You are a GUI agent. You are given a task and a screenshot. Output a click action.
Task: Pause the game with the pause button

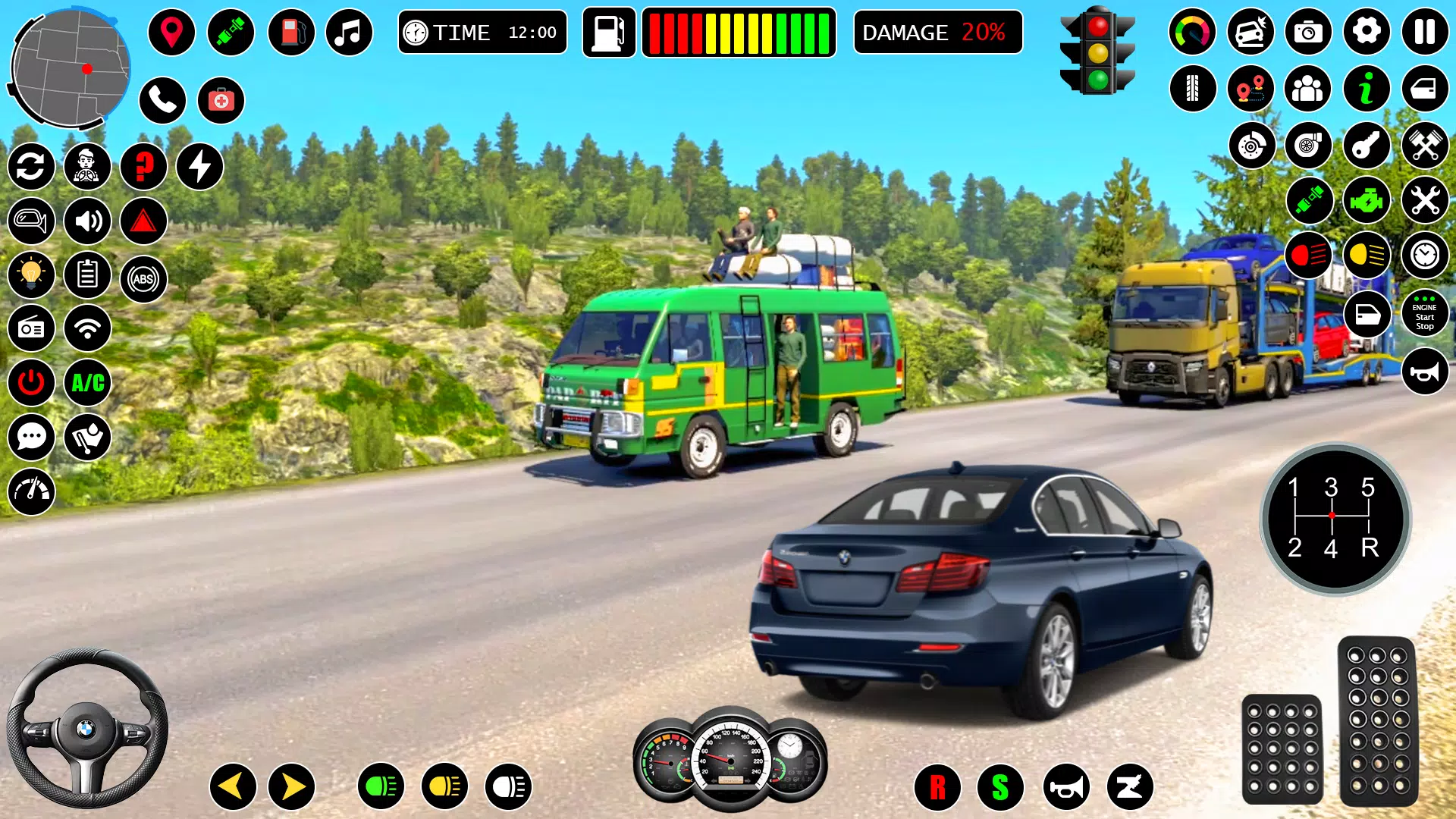click(x=1424, y=32)
